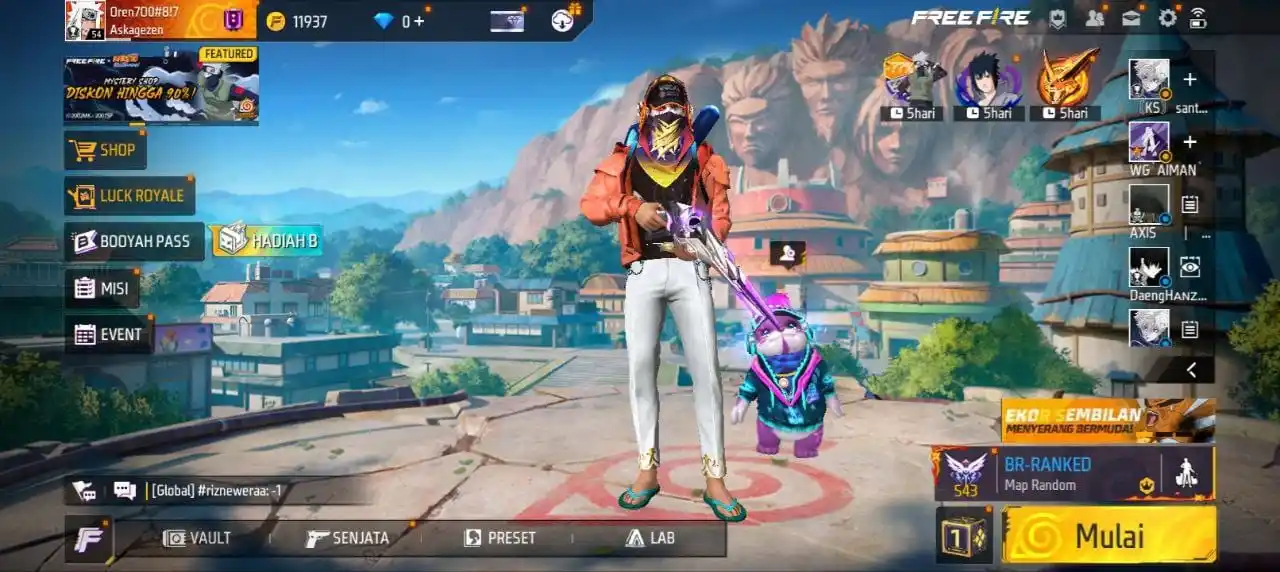Screen dimensions: 1280x572
Task: Open the LAB tab
Action: tap(650, 538)
